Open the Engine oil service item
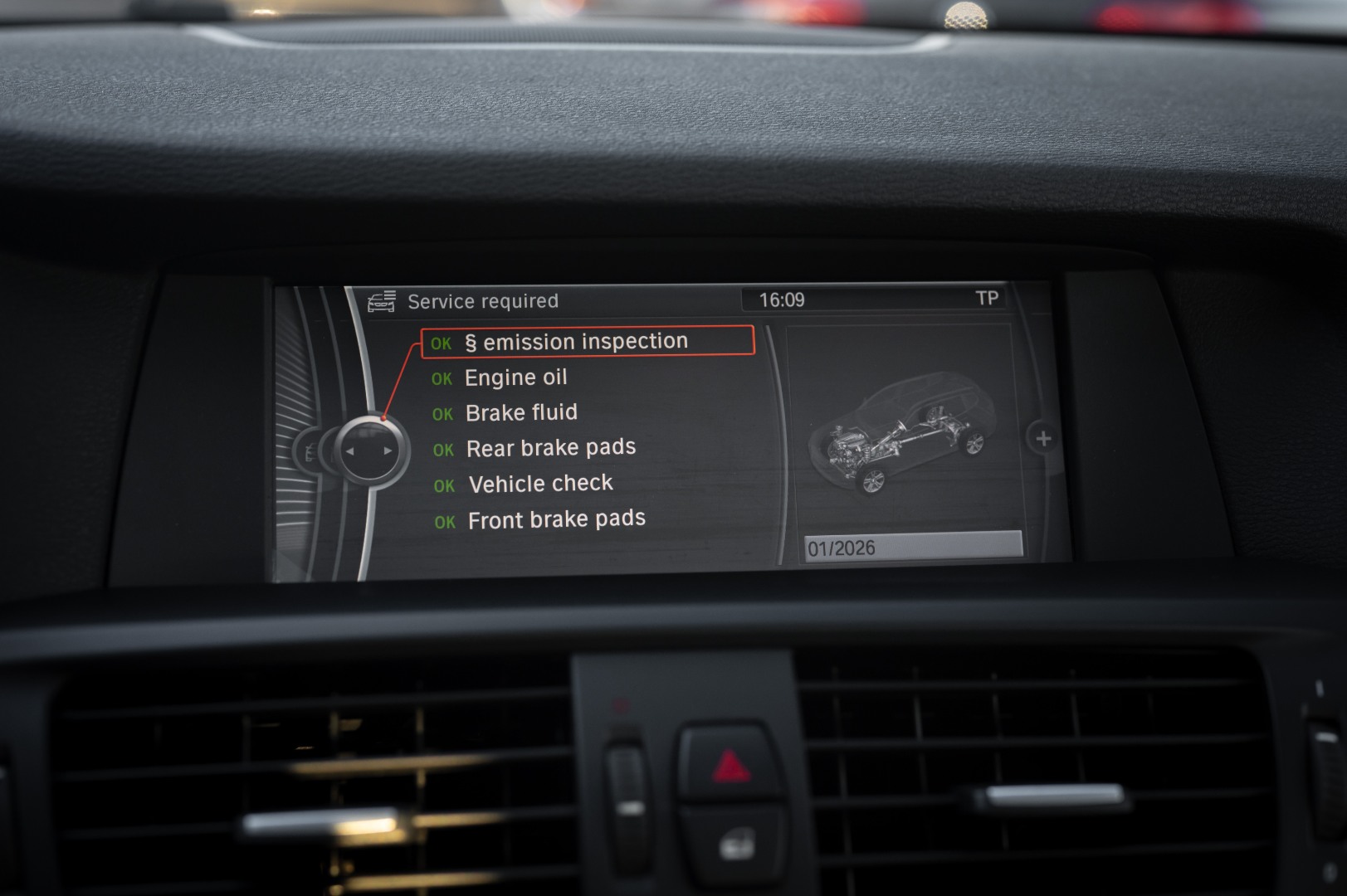This screenshot has width=1347, height=896. pyautogui.click(x=515, y=378)
